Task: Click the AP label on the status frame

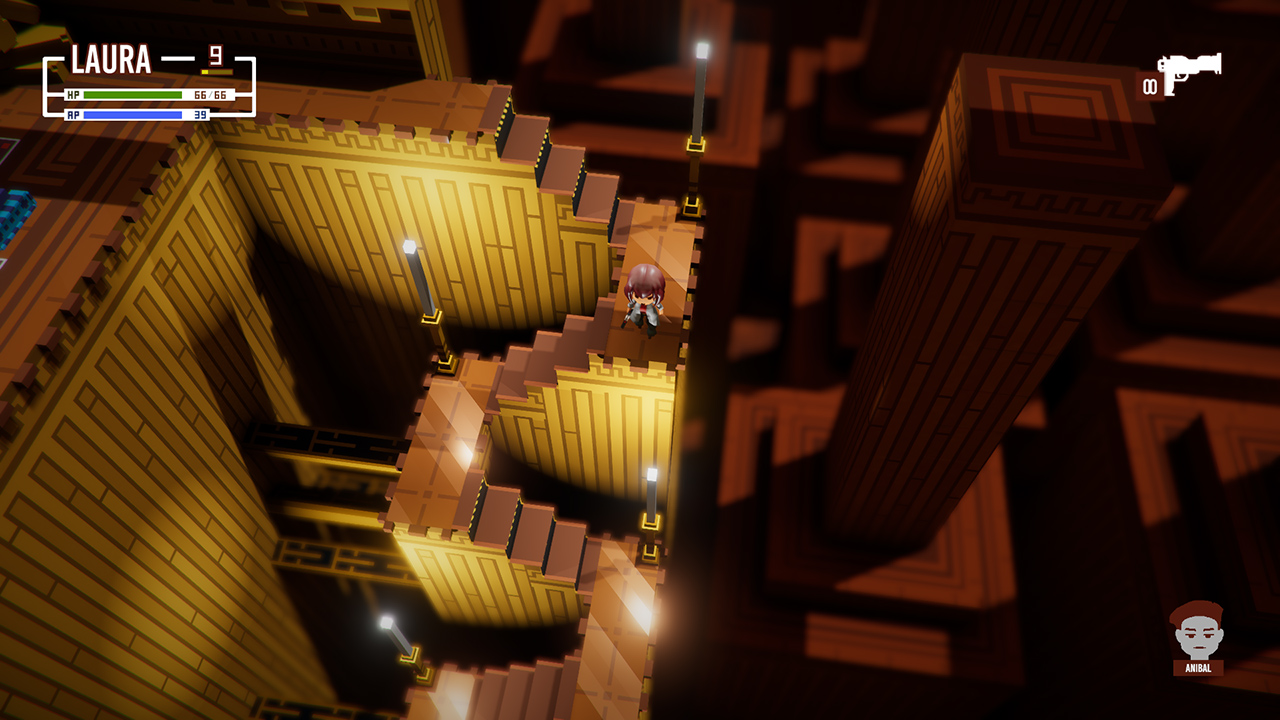Action: (x=73, y=115)
